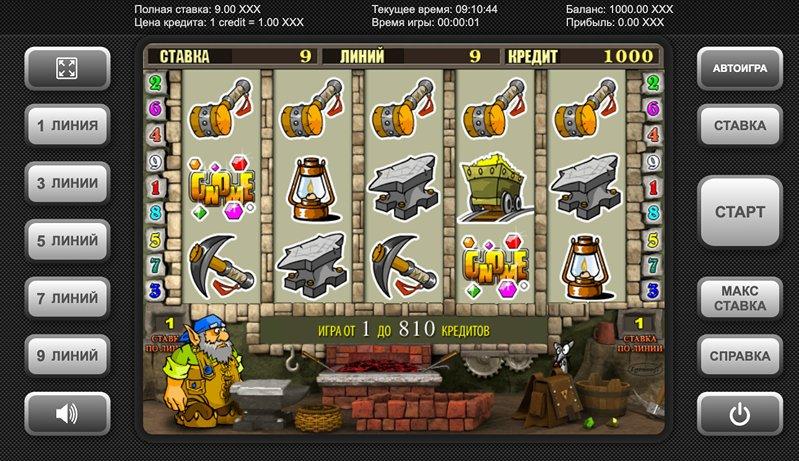Mute sound with the speaker button
Viewport: 799px width, 461px height.
pyautogui.click(x=67, y=413)
